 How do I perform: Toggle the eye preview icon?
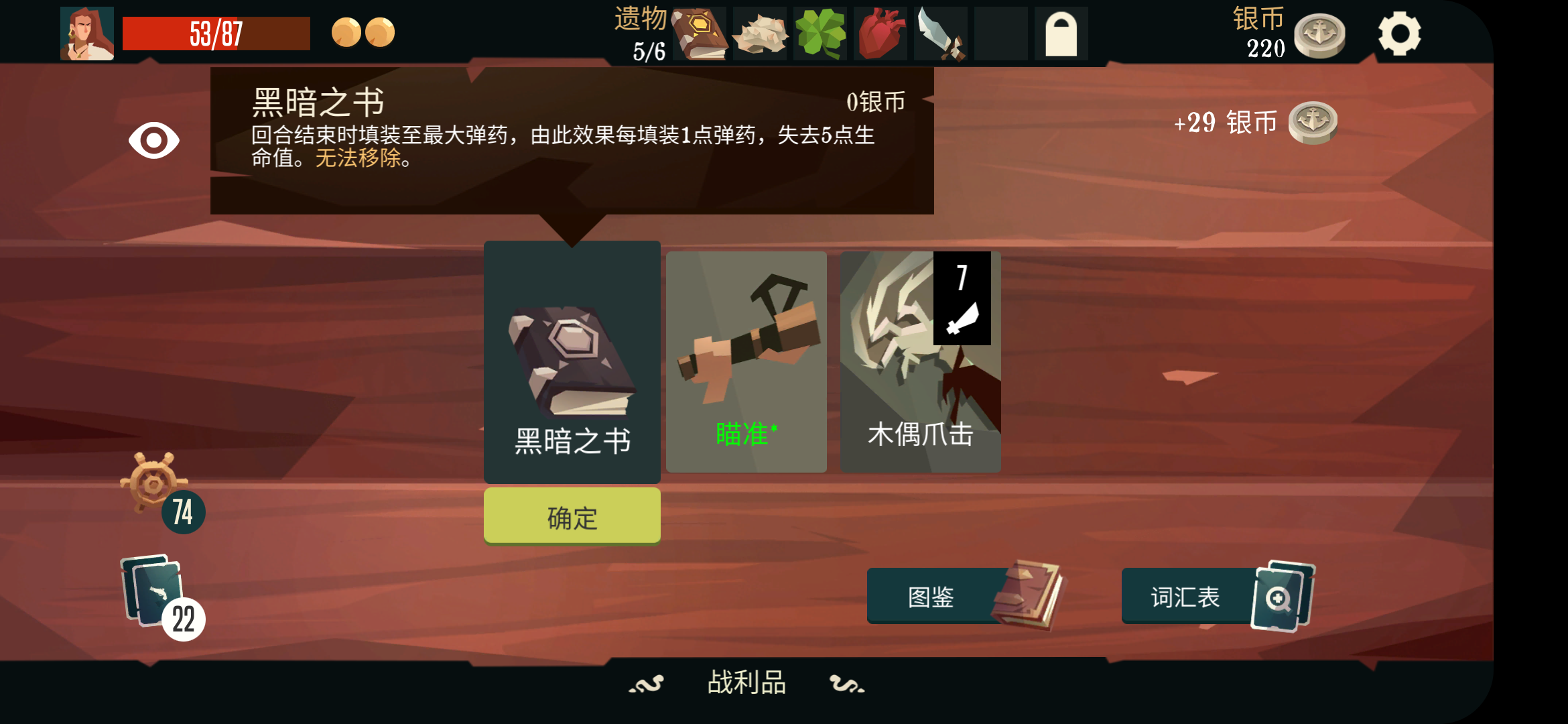tap(153, 141)
